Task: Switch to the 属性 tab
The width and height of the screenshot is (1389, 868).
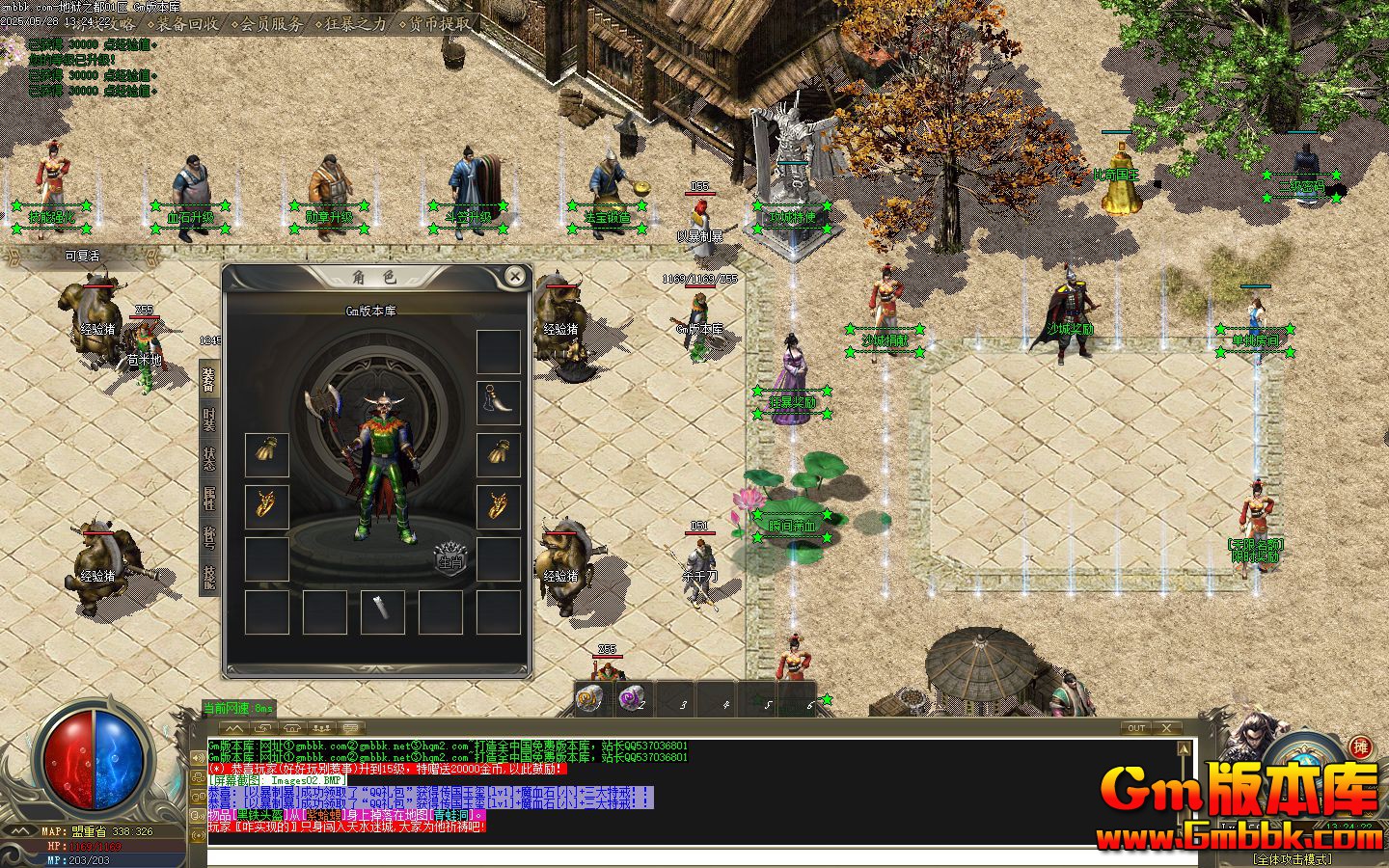Action: (x=209, y=498)
